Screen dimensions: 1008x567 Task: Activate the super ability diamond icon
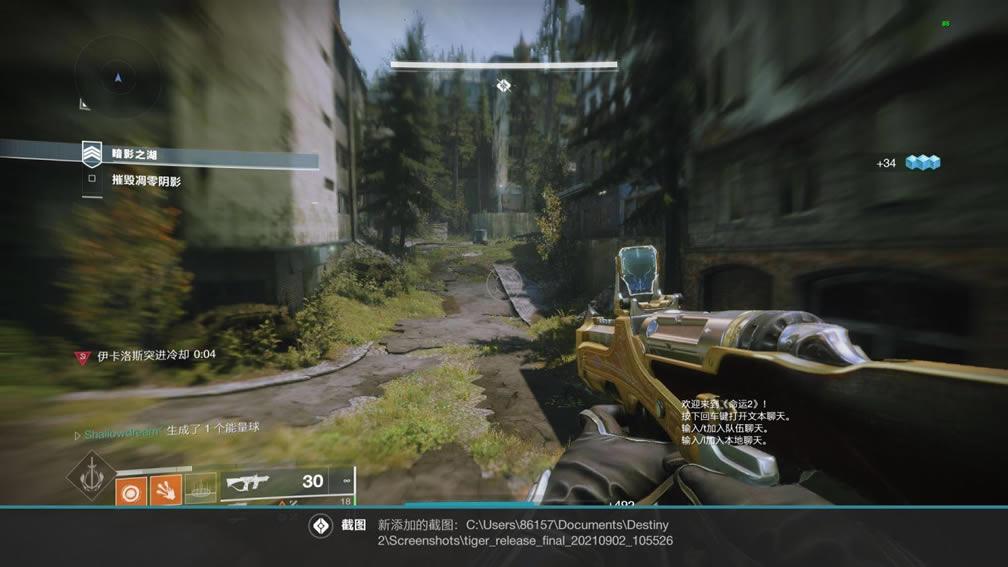pyautogui.click(x=91, y=475)
